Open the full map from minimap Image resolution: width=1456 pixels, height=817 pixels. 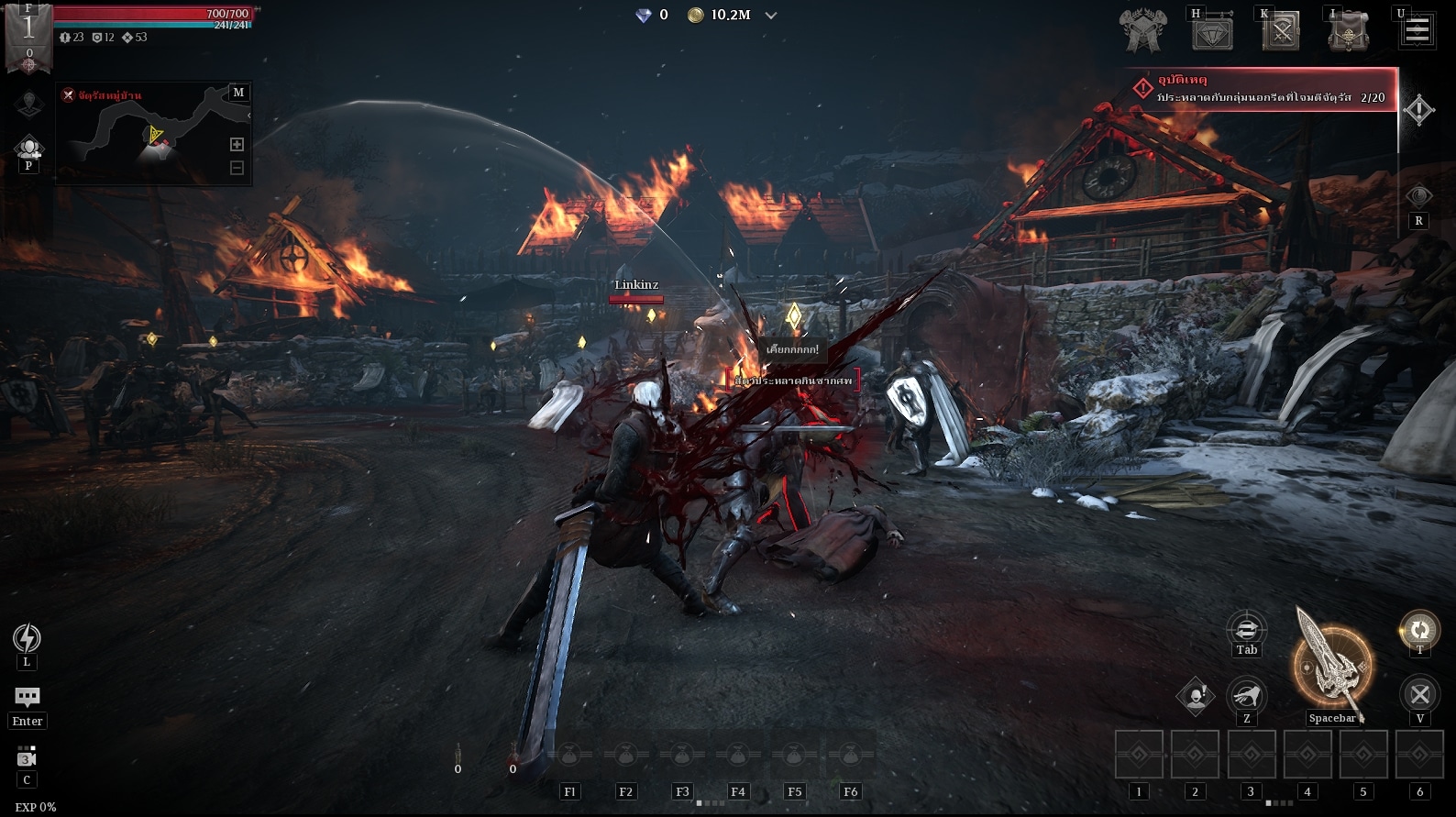pos(238,93)
